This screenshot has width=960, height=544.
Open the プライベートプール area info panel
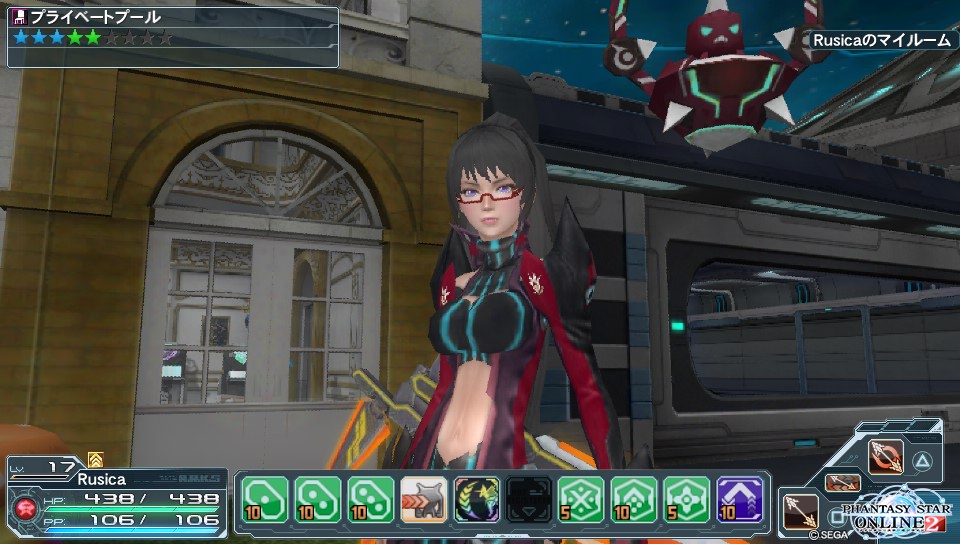coord(173,36)
